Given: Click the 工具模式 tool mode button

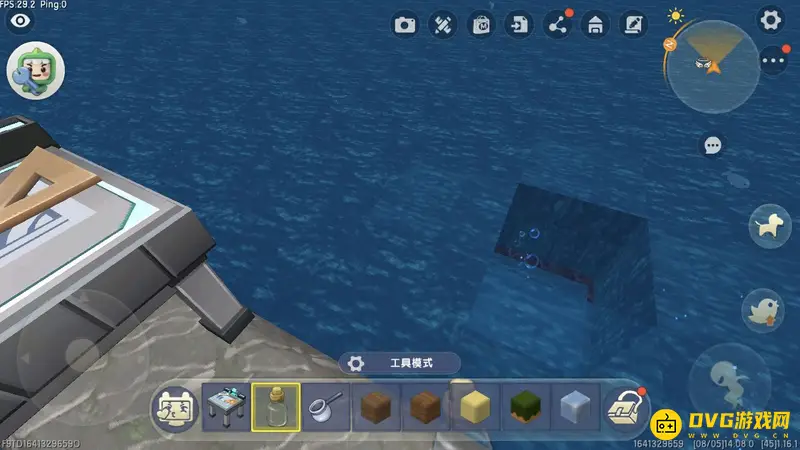Looking at the screenshot, I should [400, 363].
